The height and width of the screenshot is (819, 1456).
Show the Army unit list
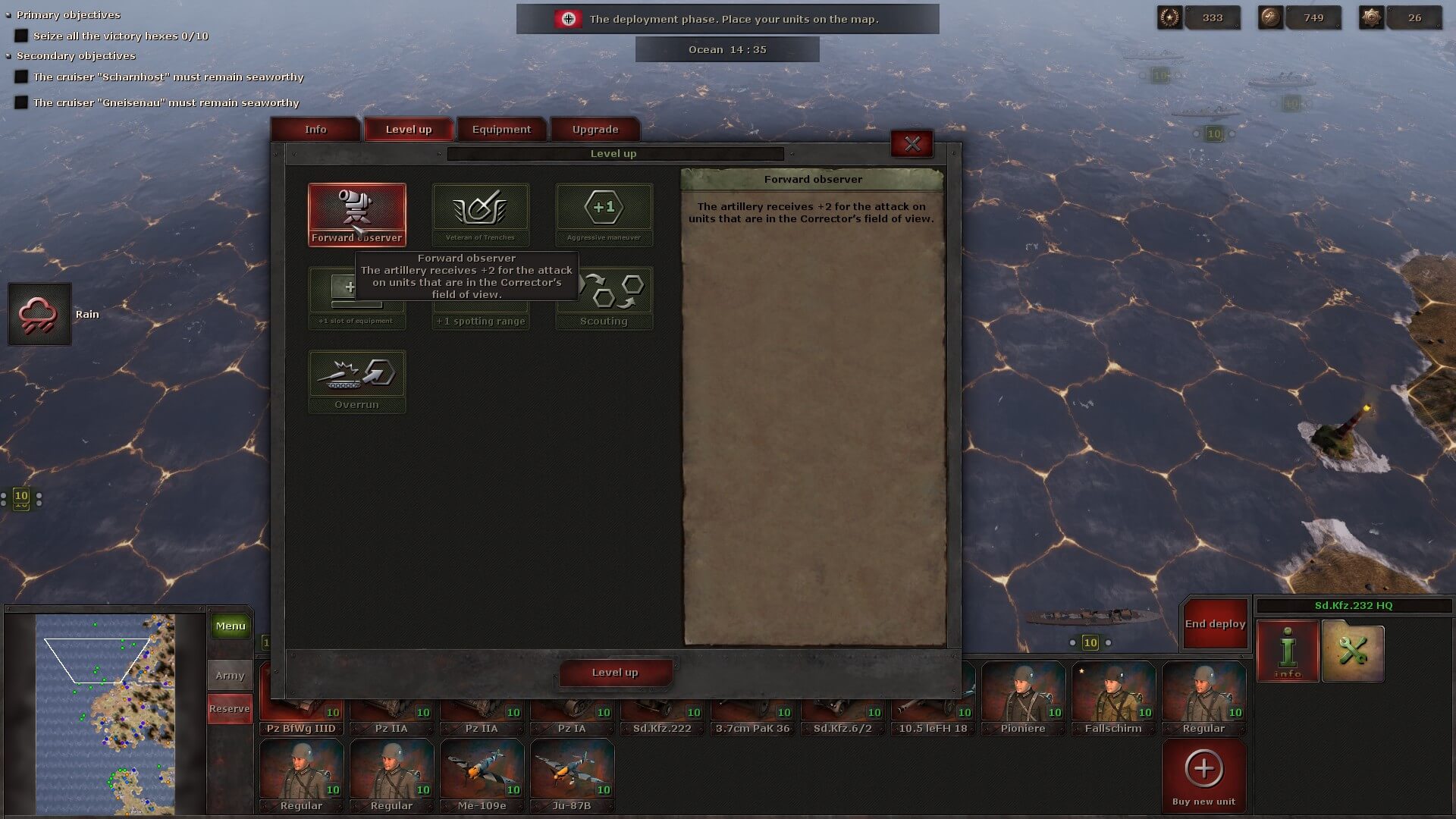point(230,675)
